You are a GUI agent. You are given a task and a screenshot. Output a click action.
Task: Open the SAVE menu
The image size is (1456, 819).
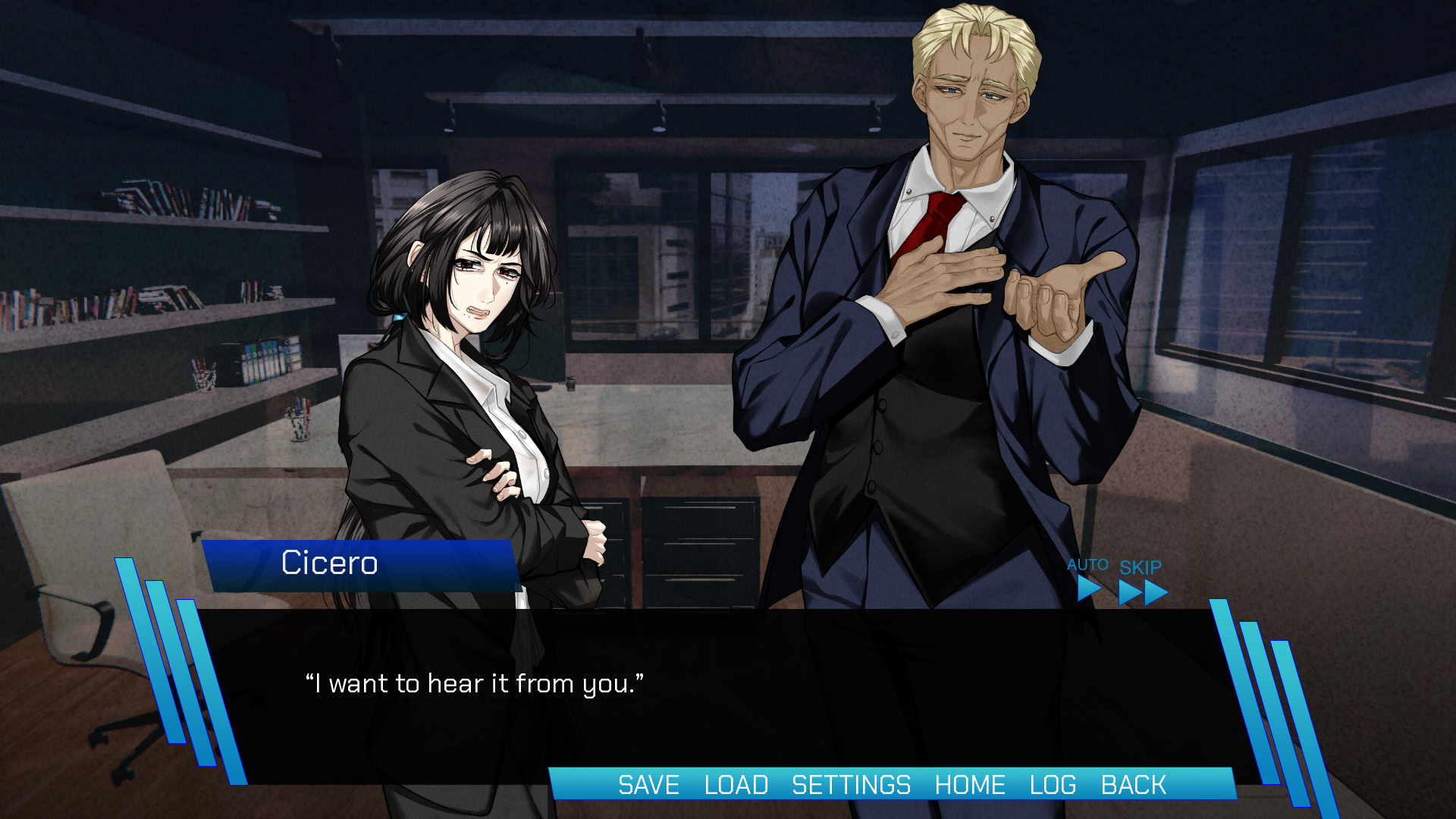pos(648,785)
